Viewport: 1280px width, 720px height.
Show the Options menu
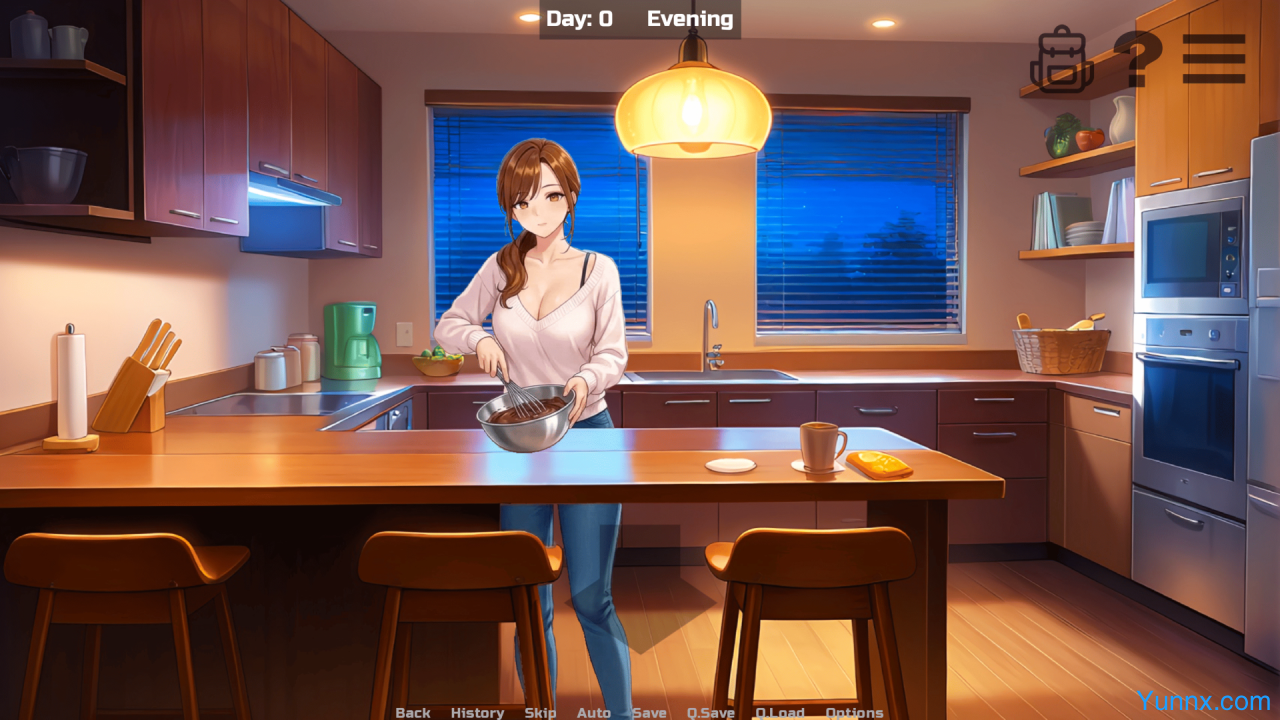coord(854,712)
